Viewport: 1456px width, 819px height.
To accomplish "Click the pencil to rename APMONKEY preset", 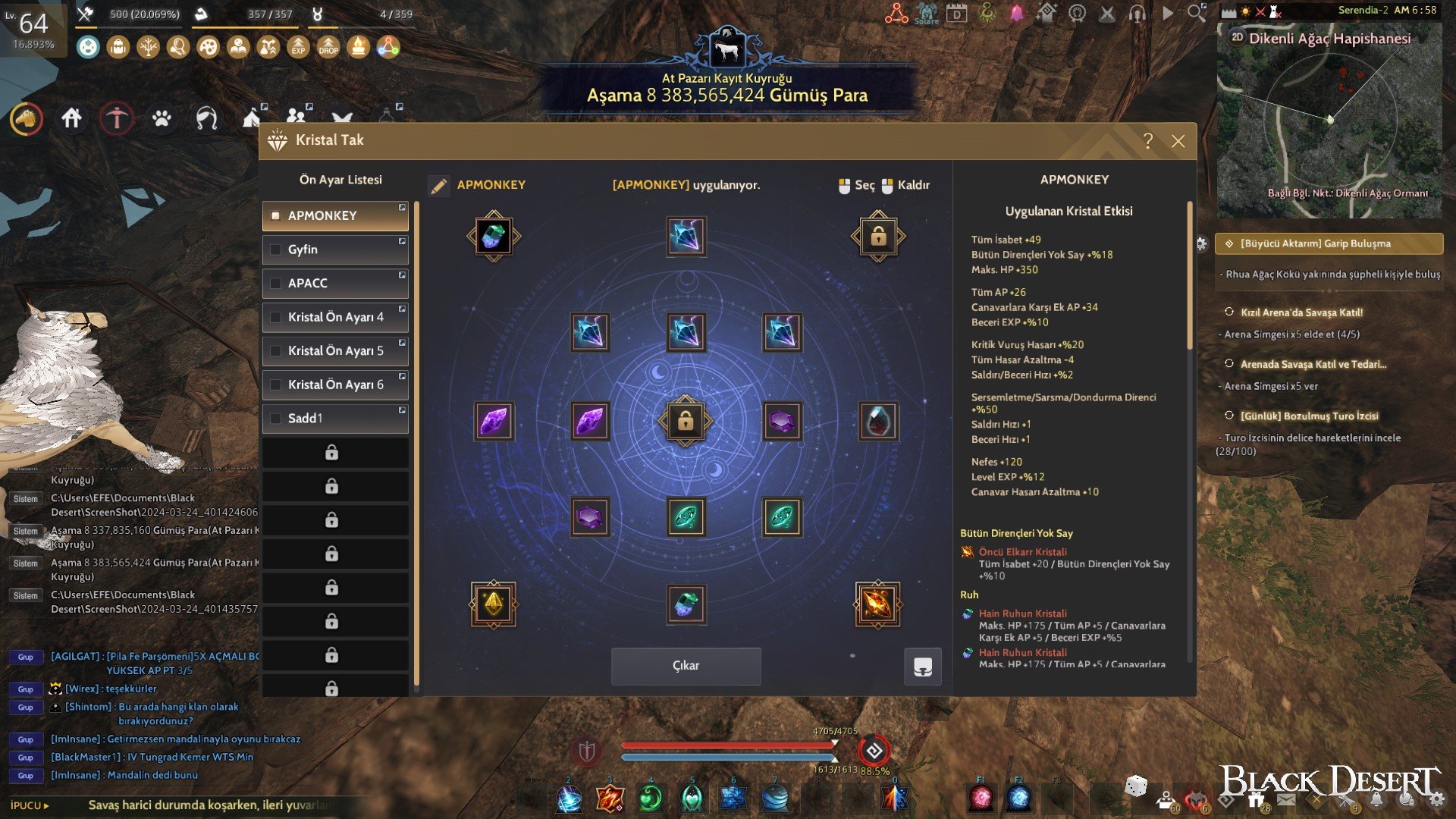I will click(x=438, y=184).
